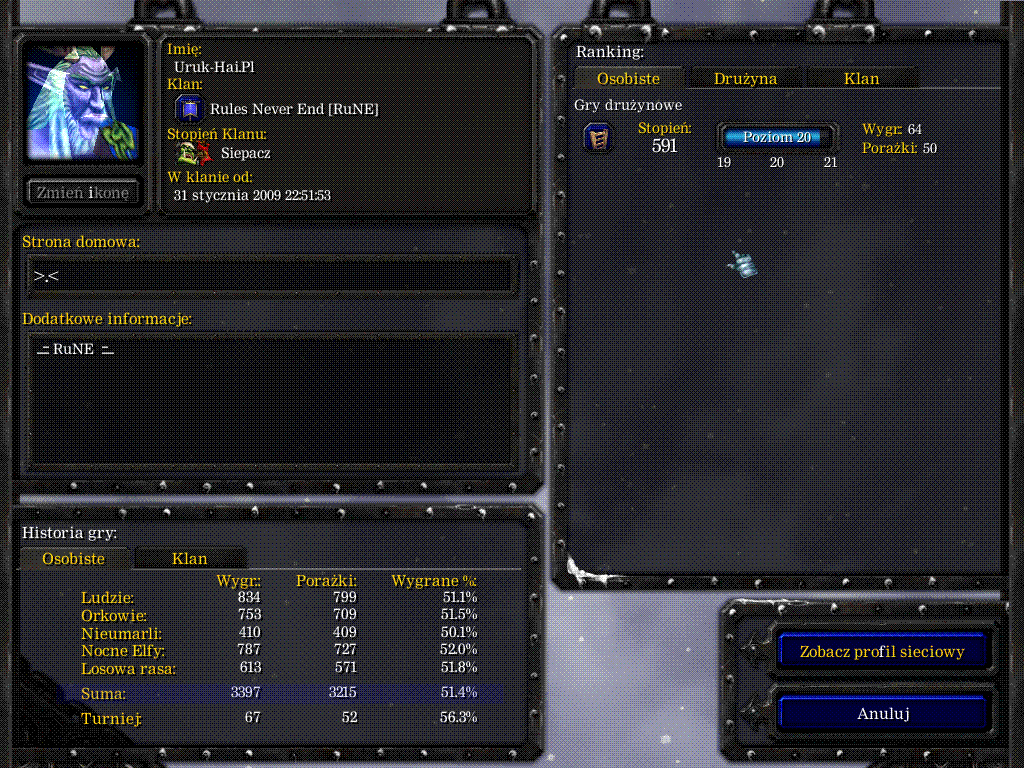
Task: Select the Osobiste ranking tab
Action: point(628,78)
